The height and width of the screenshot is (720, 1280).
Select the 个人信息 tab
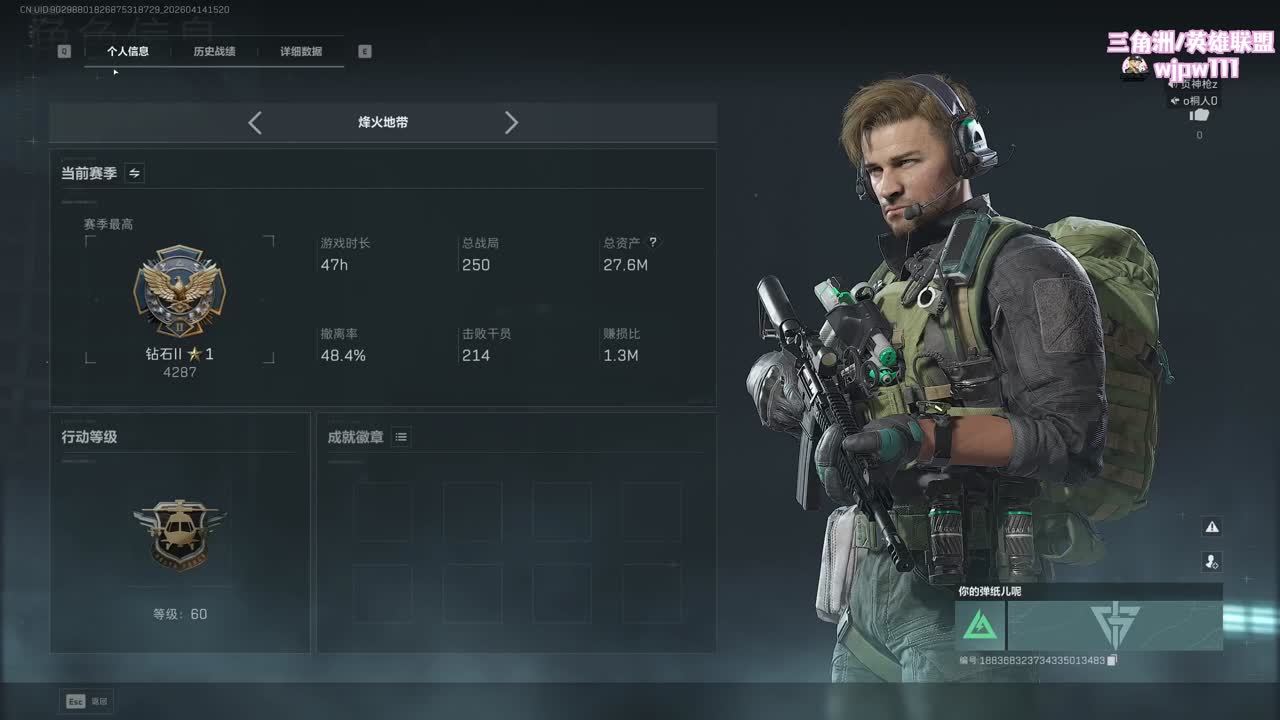click(x=128, y=51)
